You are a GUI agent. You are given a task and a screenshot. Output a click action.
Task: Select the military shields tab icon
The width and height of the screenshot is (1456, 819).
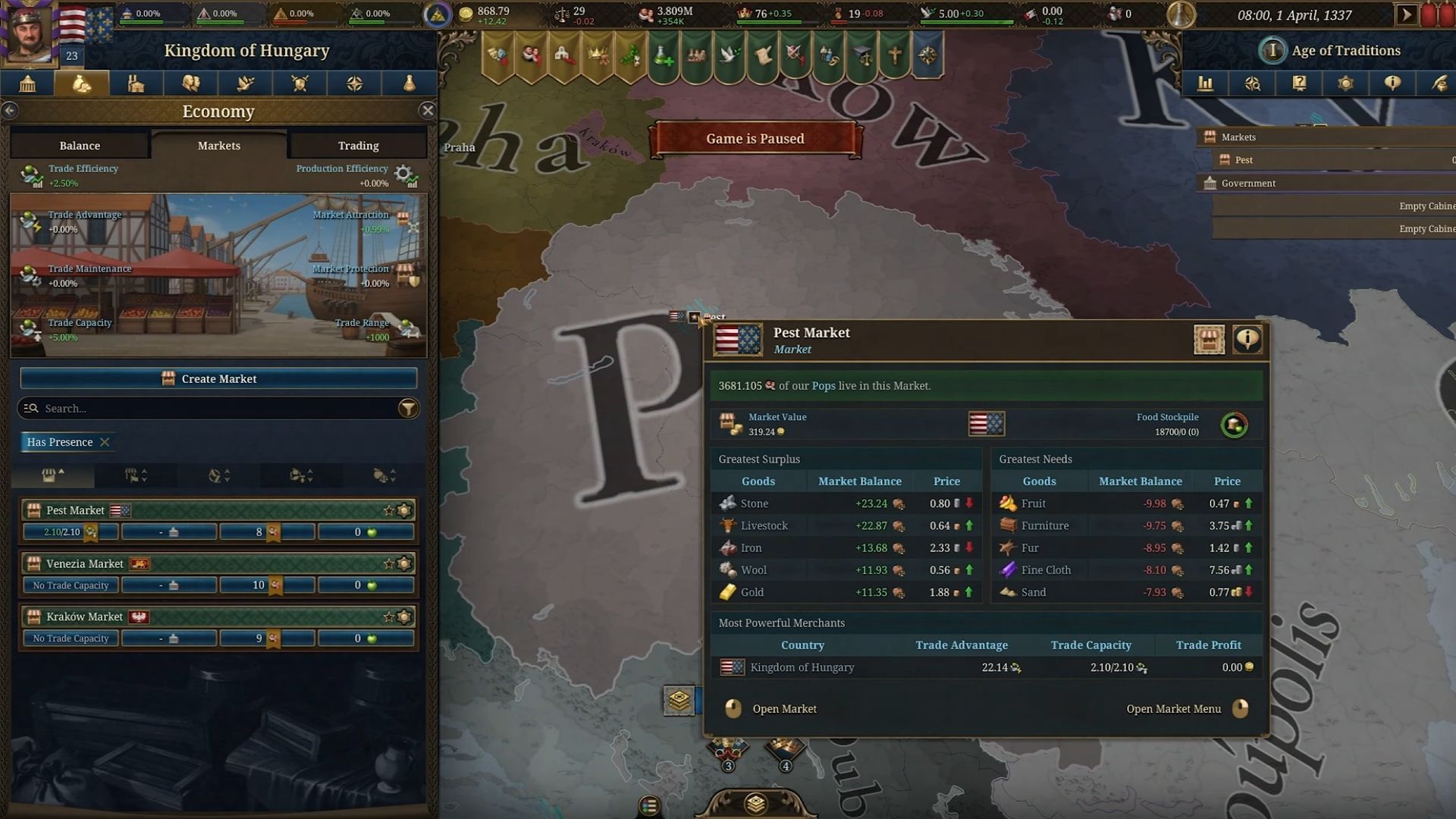(300, 83)
